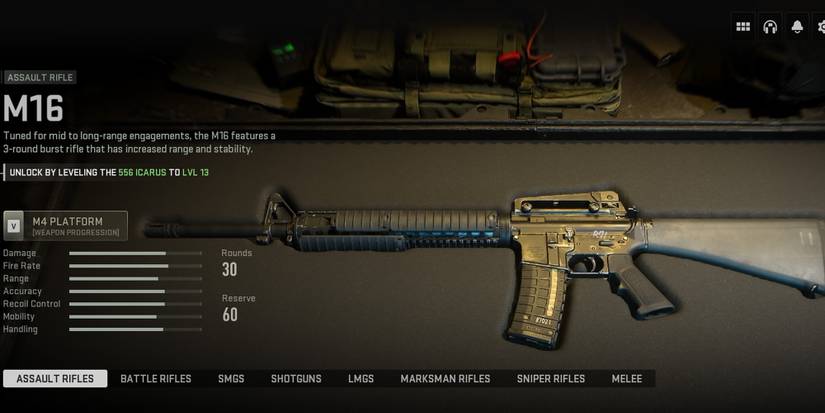Select the SMGs tab
Image resolution: width=825 pixels, height=413 pixels.
pos(231,379)
